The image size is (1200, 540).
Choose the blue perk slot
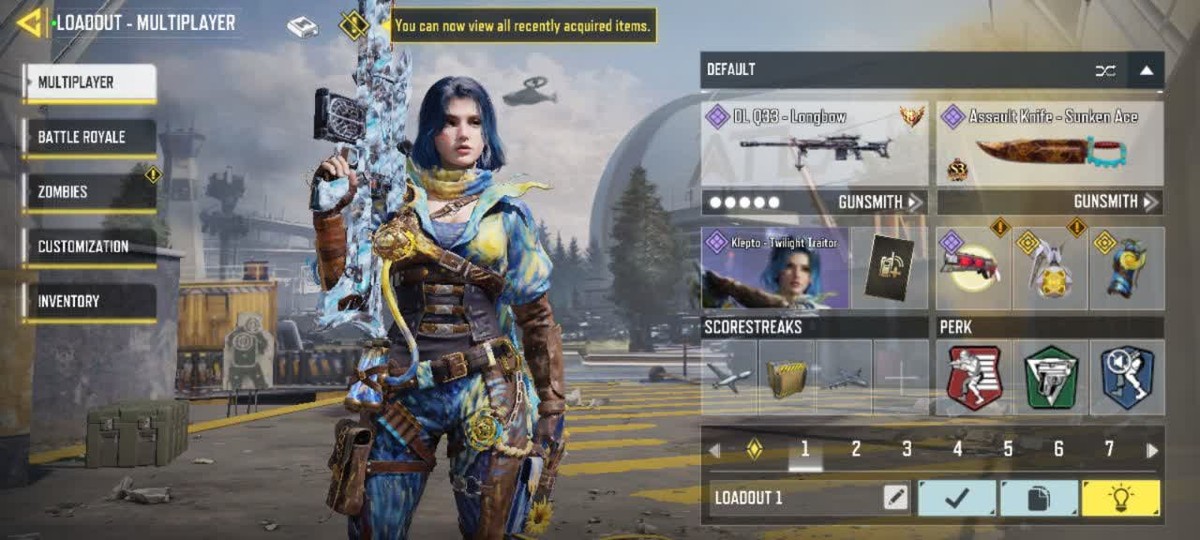(1127, 377)
